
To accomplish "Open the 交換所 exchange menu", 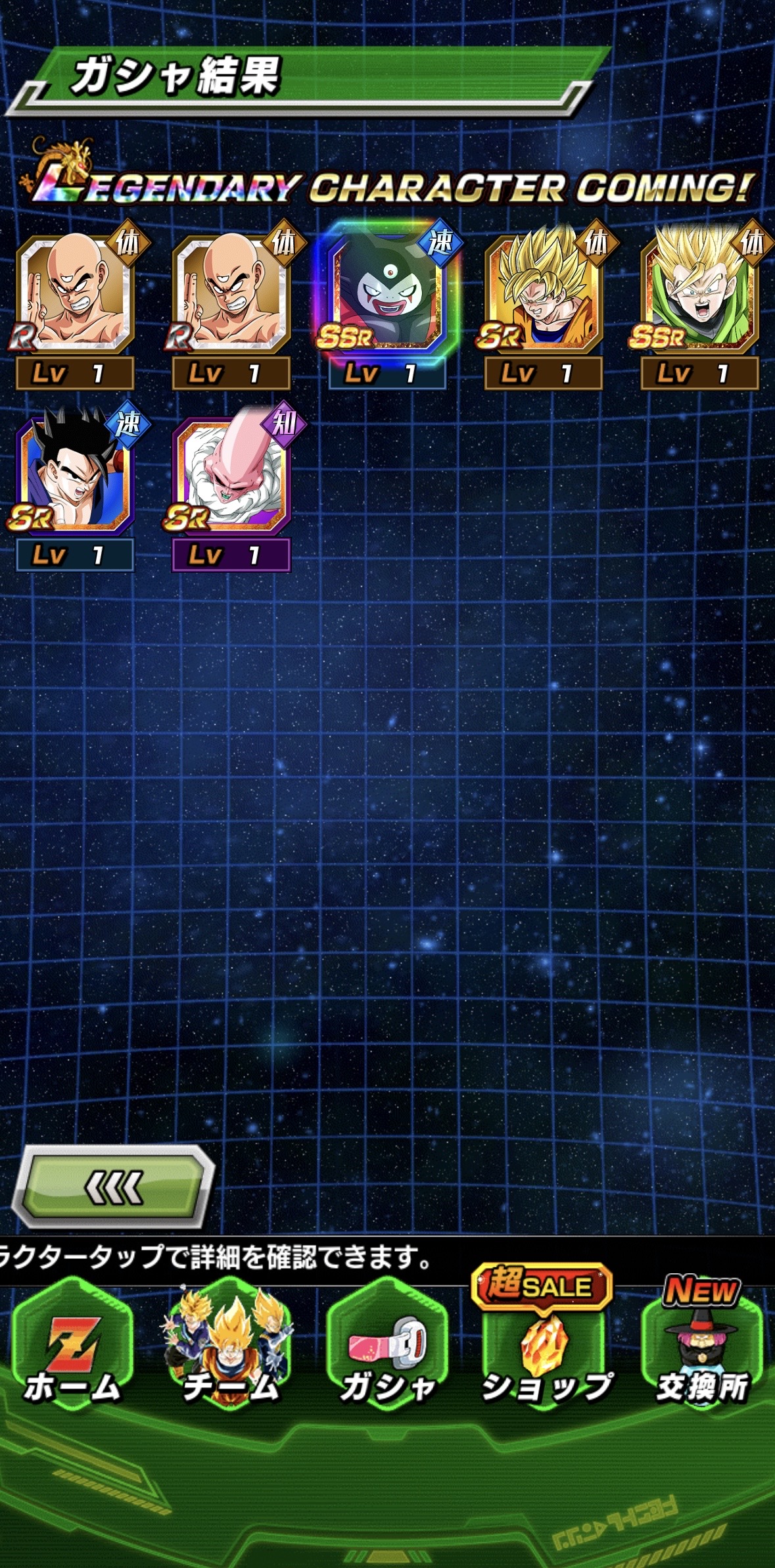I will 702,1349.
